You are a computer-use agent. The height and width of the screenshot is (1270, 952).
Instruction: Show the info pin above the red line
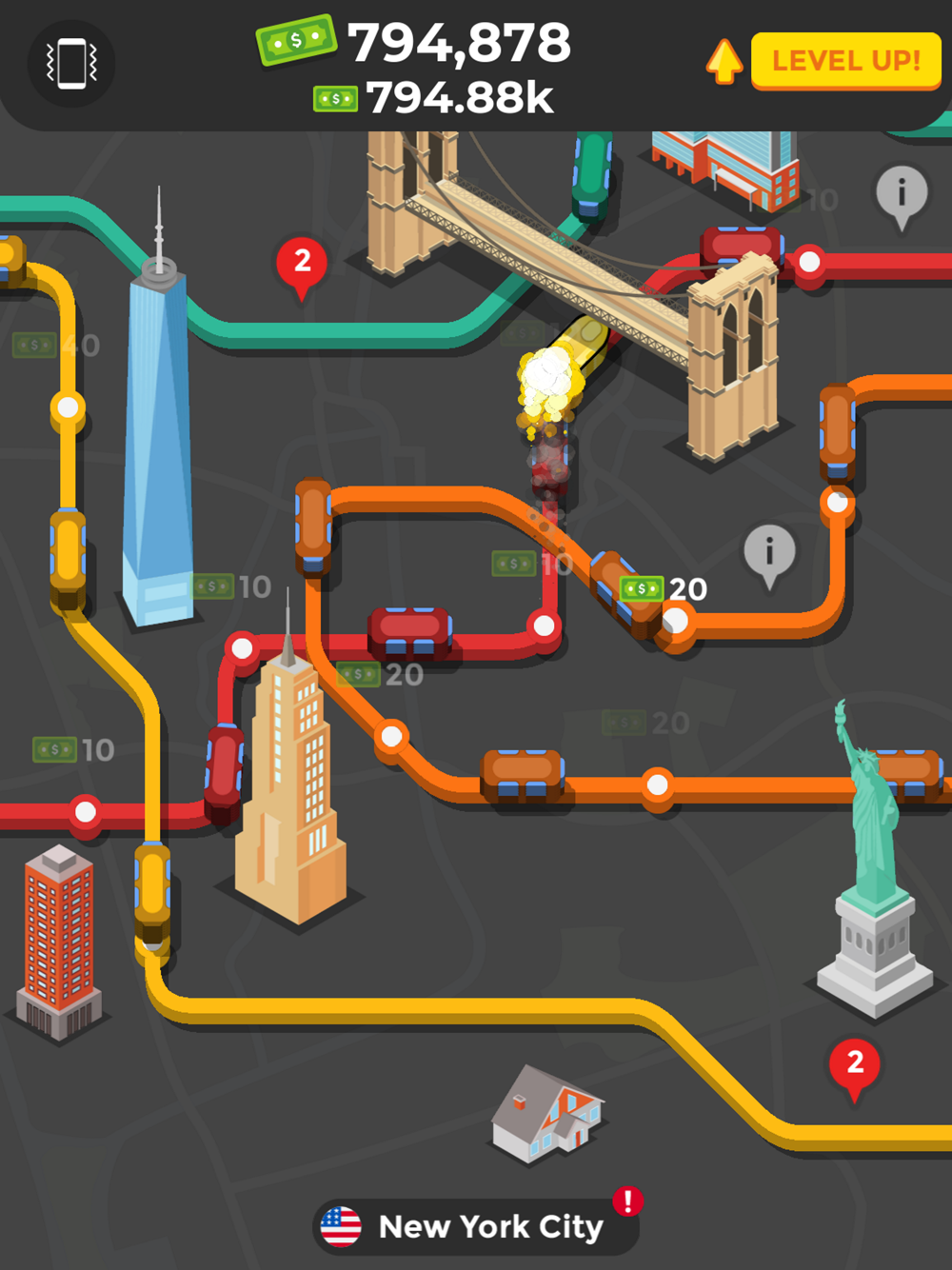(901, 194)
